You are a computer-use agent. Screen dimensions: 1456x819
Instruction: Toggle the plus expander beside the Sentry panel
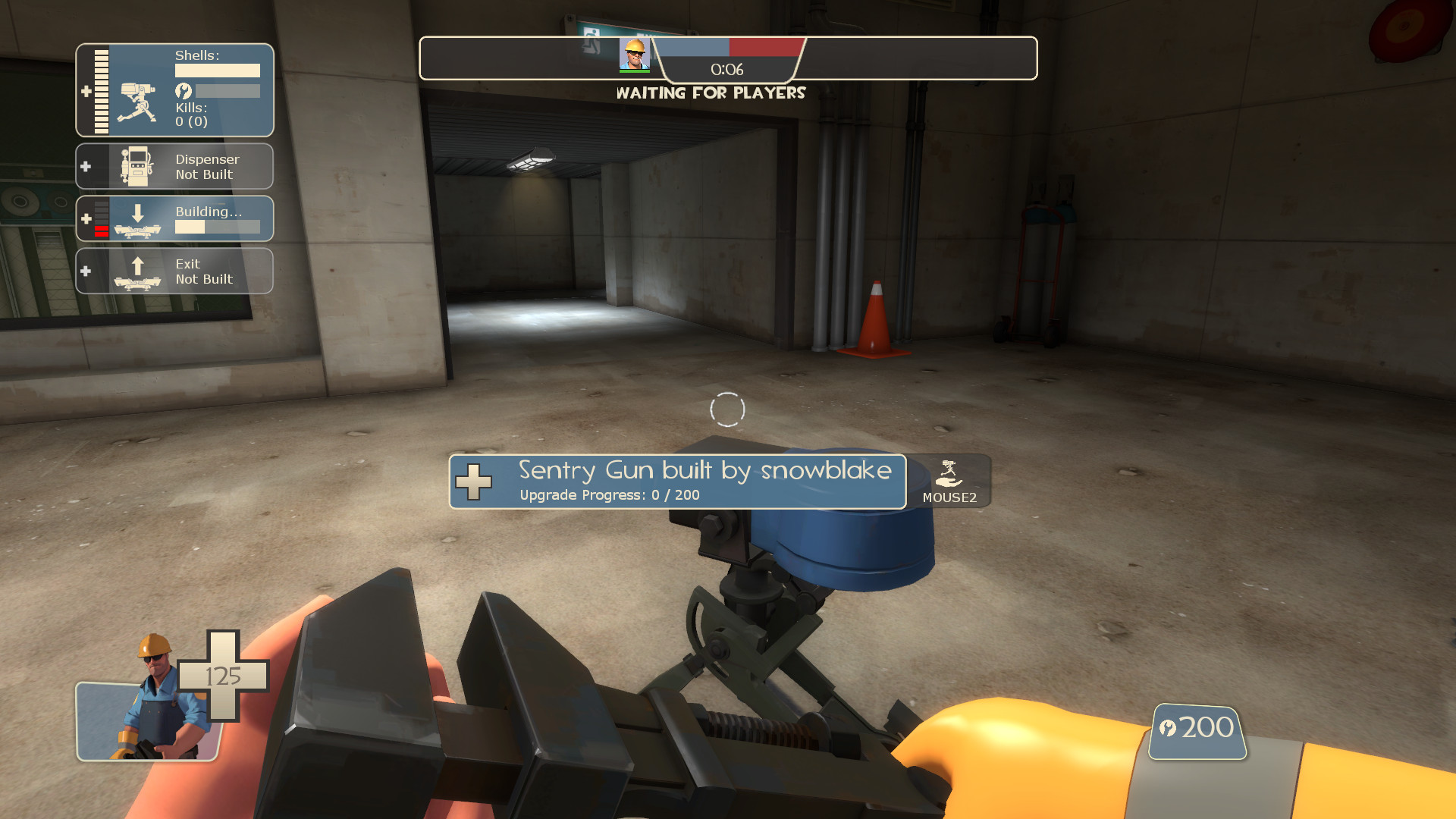86,91
